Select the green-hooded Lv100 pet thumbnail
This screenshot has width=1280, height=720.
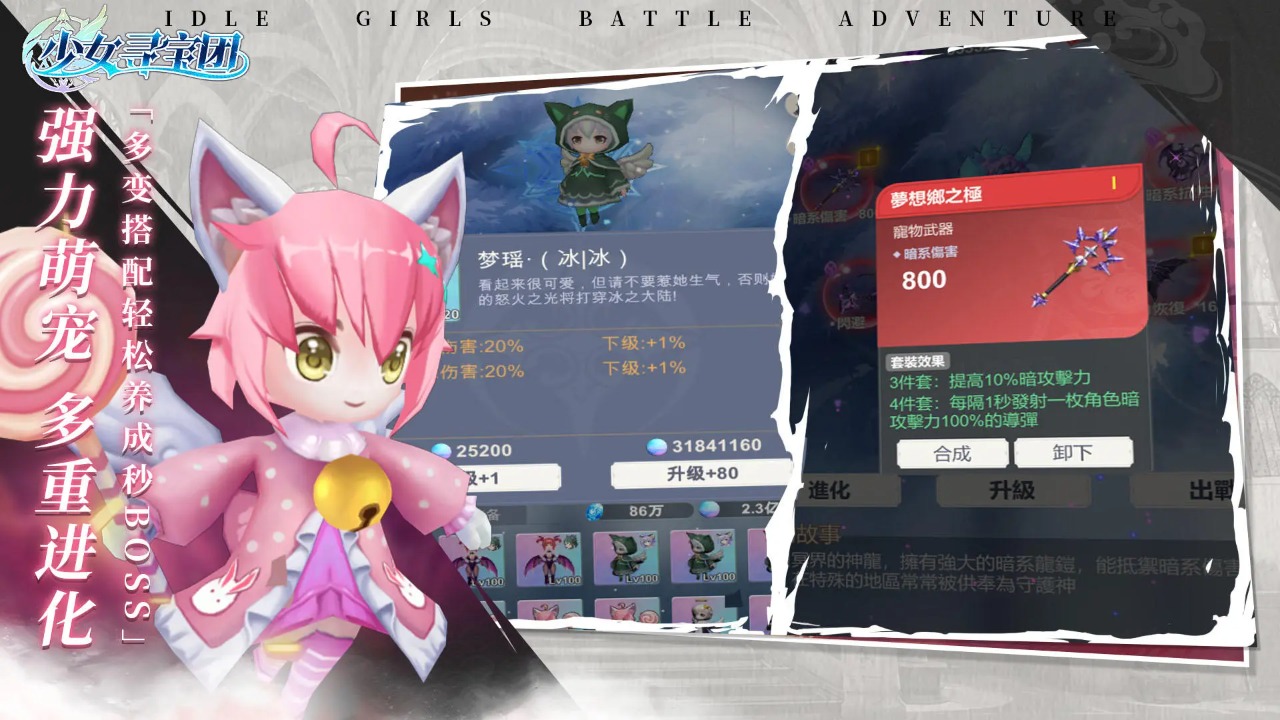pyautogui.click(x=624, y=560)
